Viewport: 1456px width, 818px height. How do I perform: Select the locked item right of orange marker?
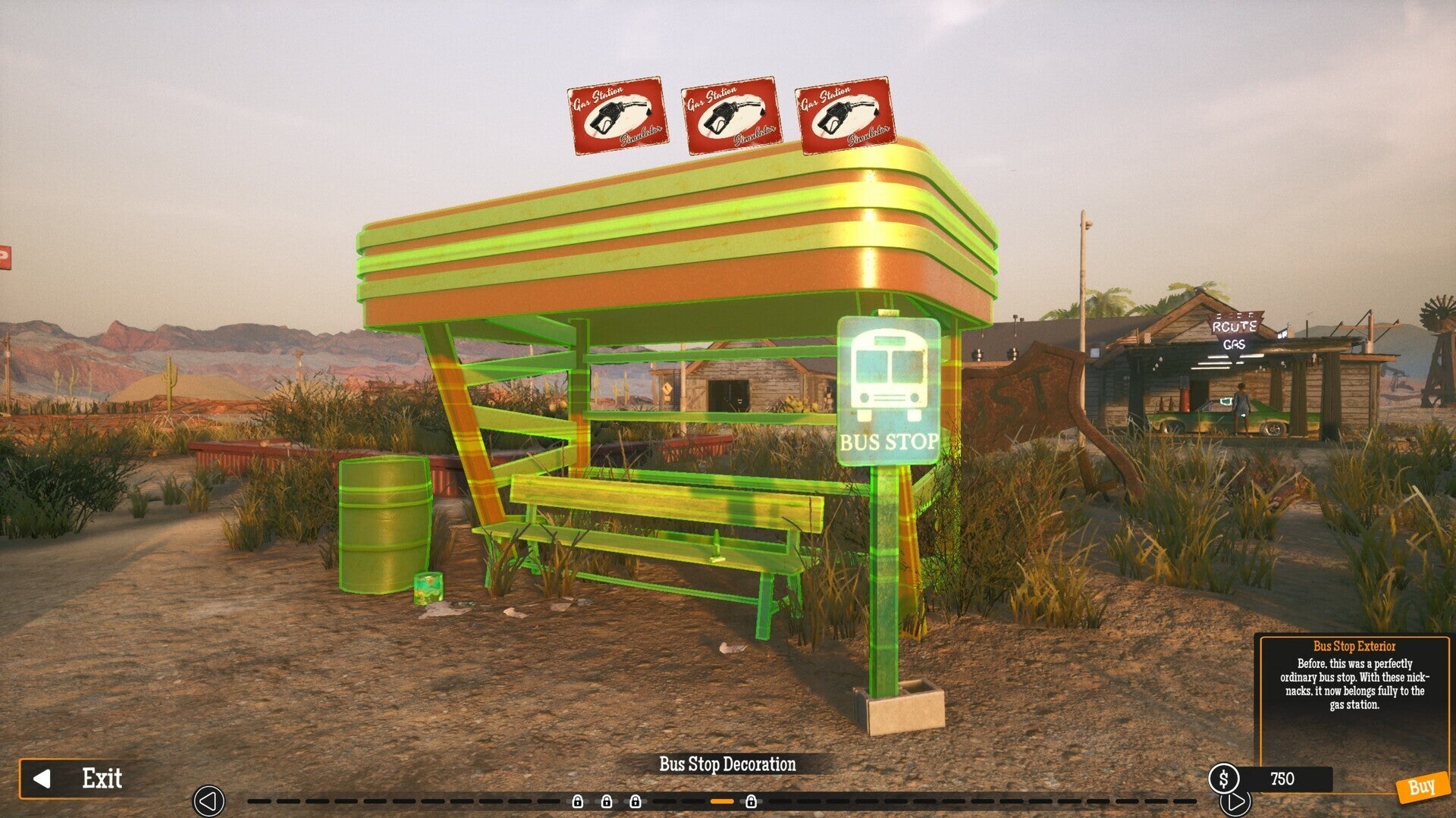(x=751, y=801)
